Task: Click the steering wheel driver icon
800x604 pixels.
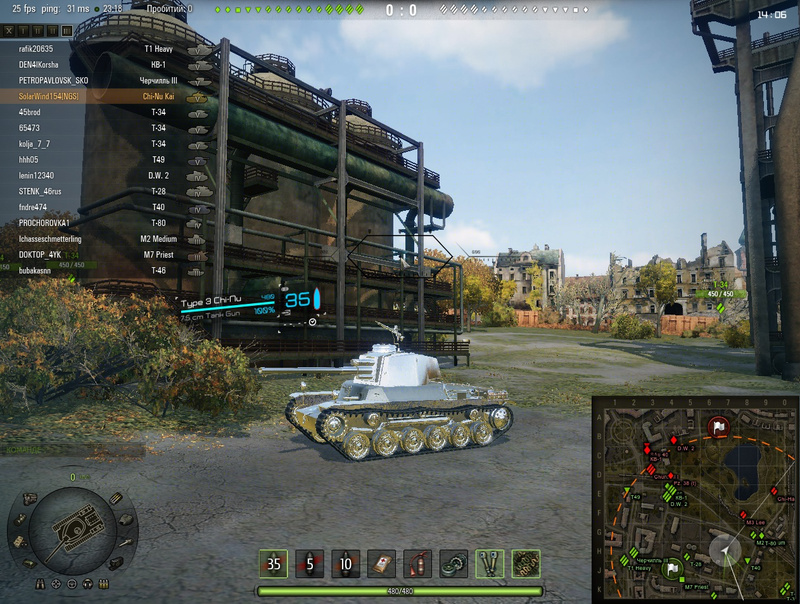Action: pyautogui.click(x=70, y=584)
